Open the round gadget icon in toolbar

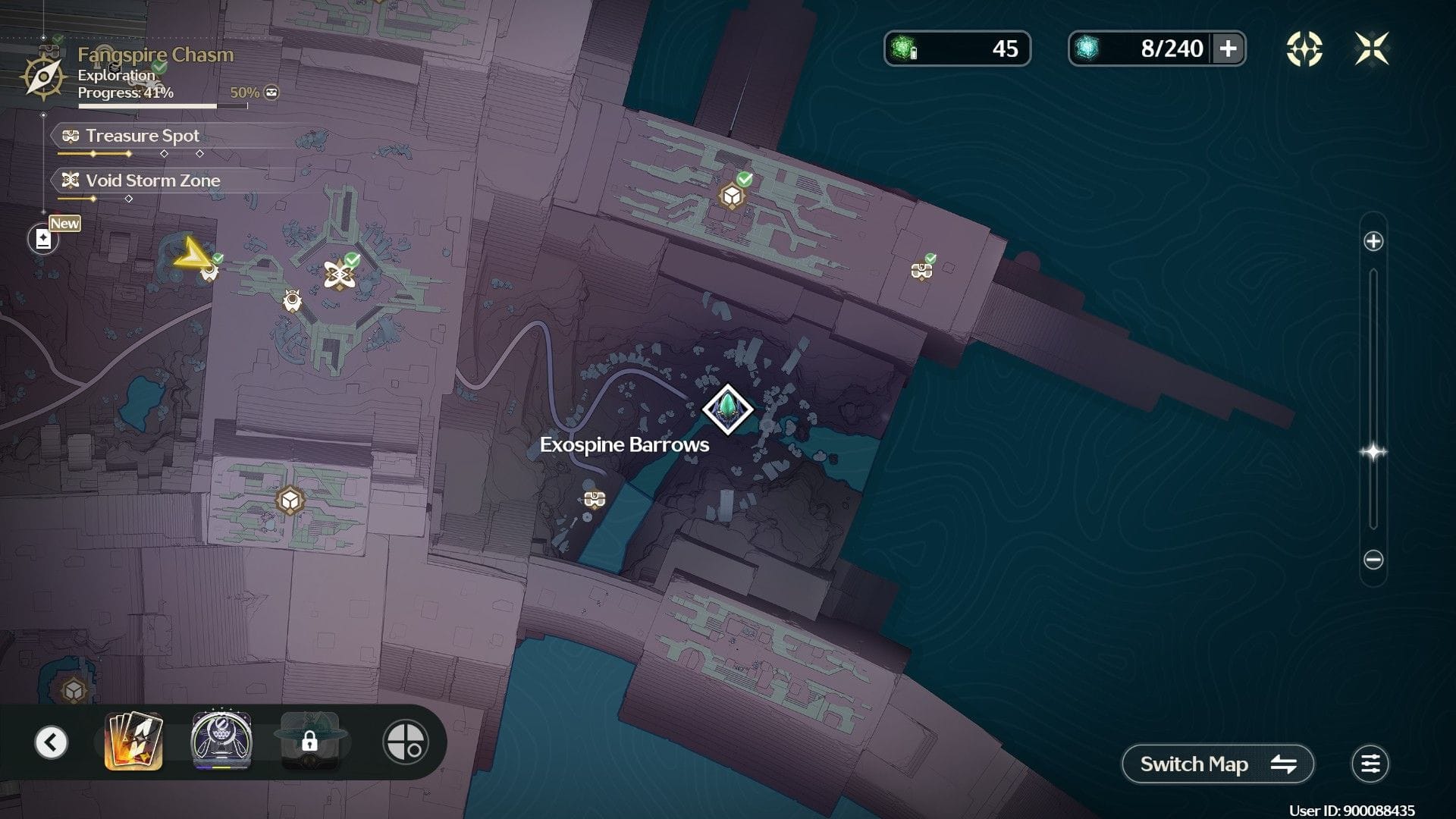[x=221, y=741]
